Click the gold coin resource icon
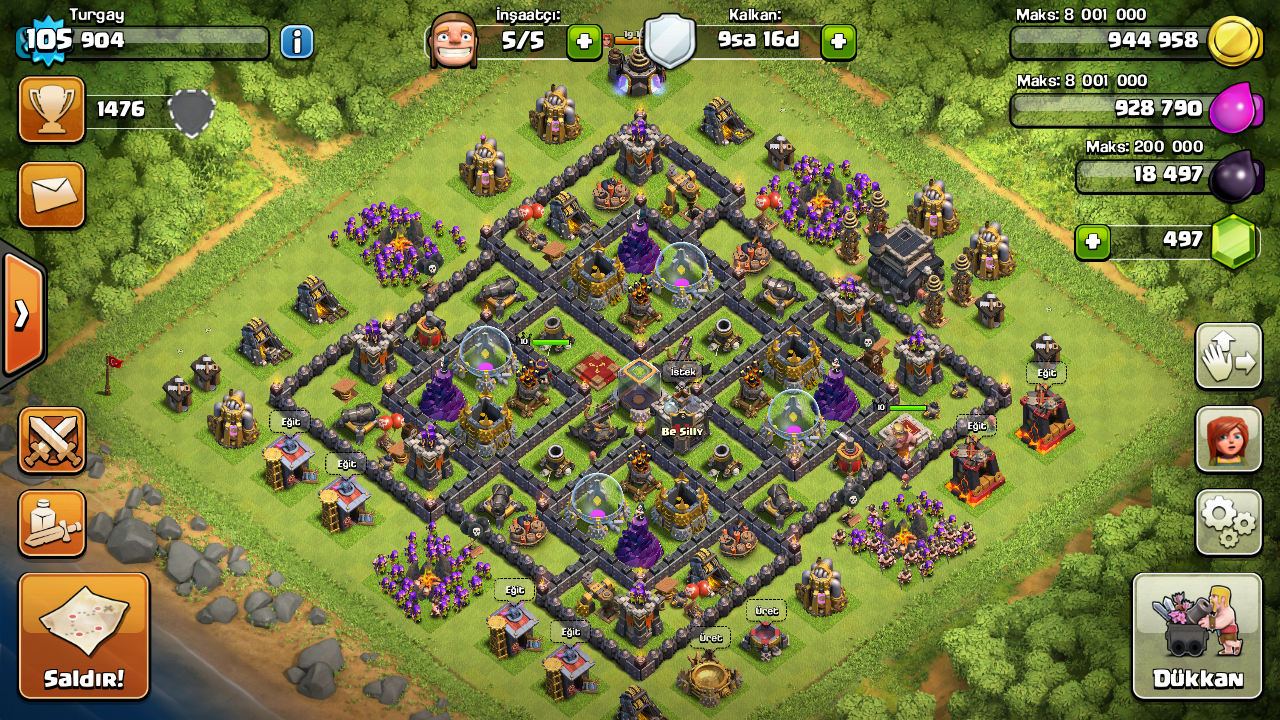The height and width of the screenshot is (720, 1280). point(1231,42)
